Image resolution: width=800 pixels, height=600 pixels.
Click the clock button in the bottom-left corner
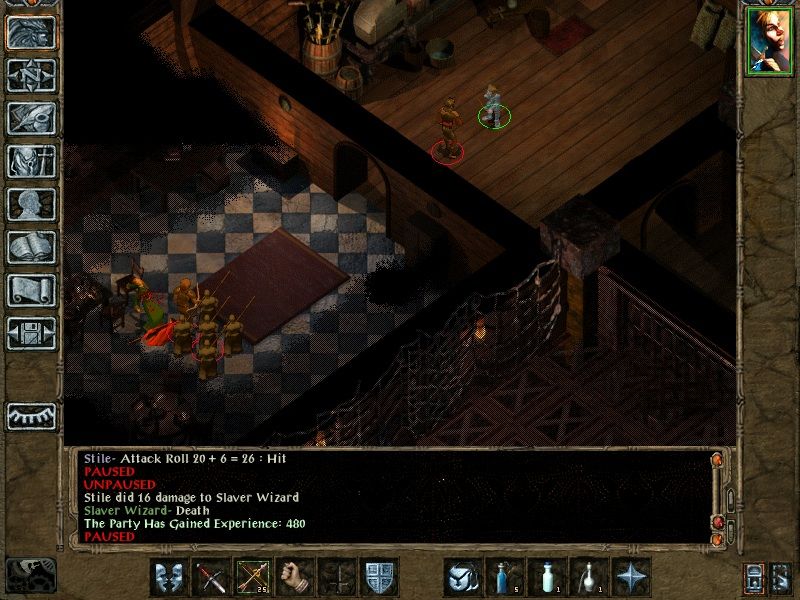coord(30,574)
